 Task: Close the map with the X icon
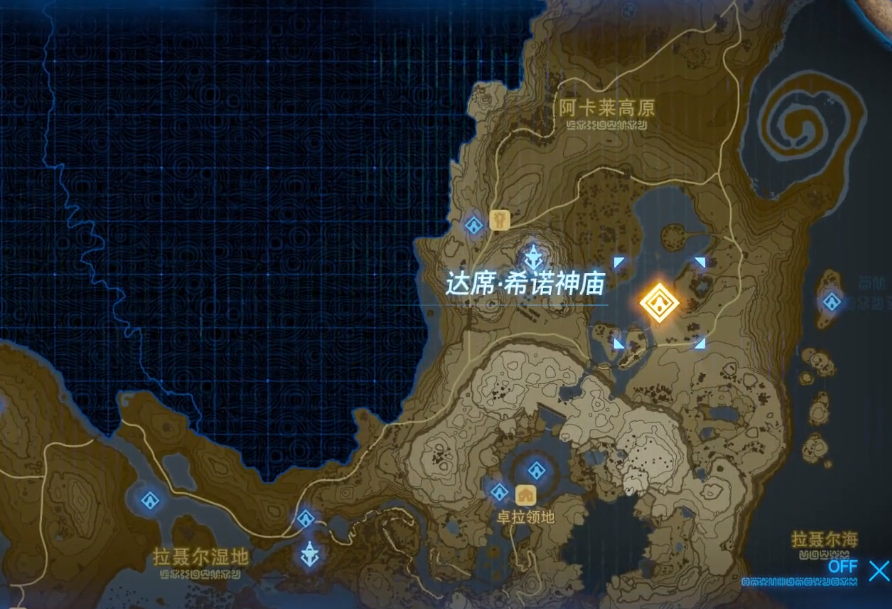point(878,571)
